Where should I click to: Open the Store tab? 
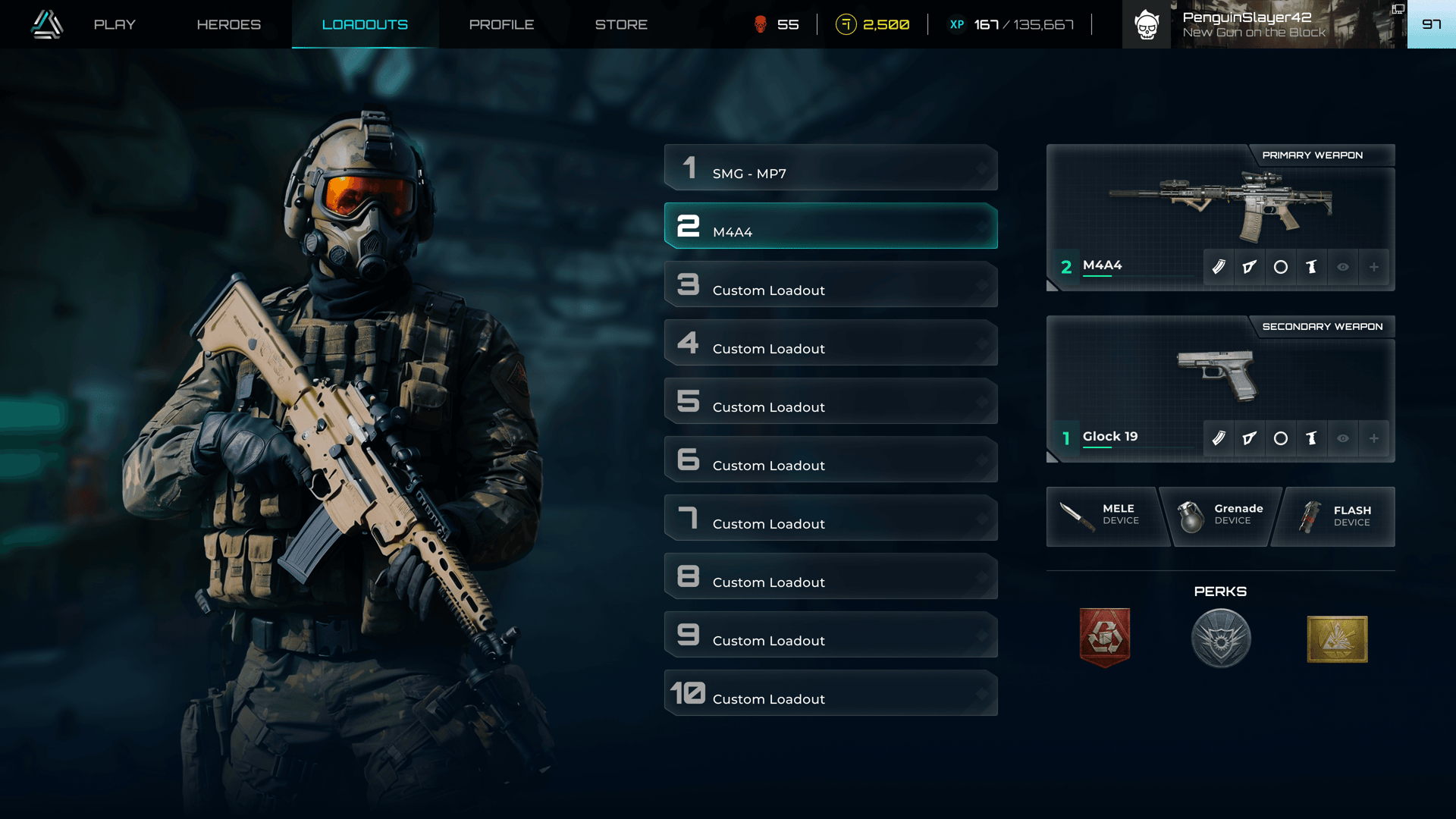621,24
